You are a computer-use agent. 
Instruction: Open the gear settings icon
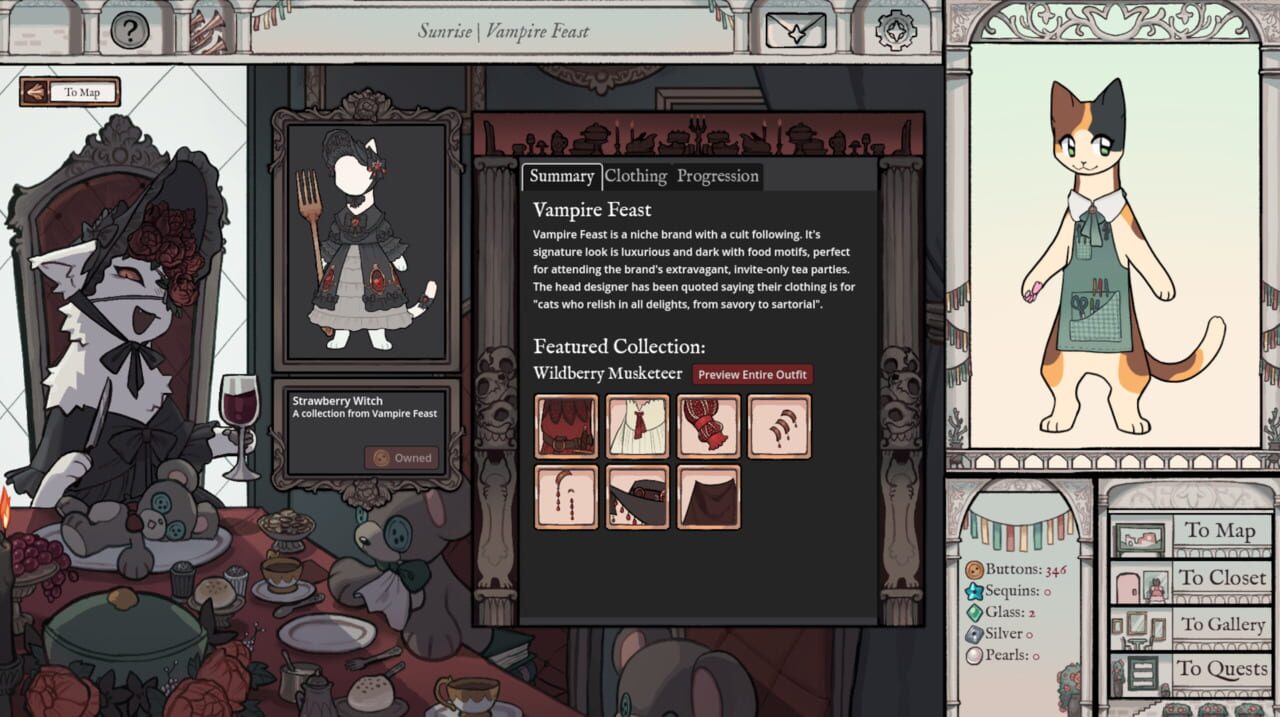pos(895,30)
